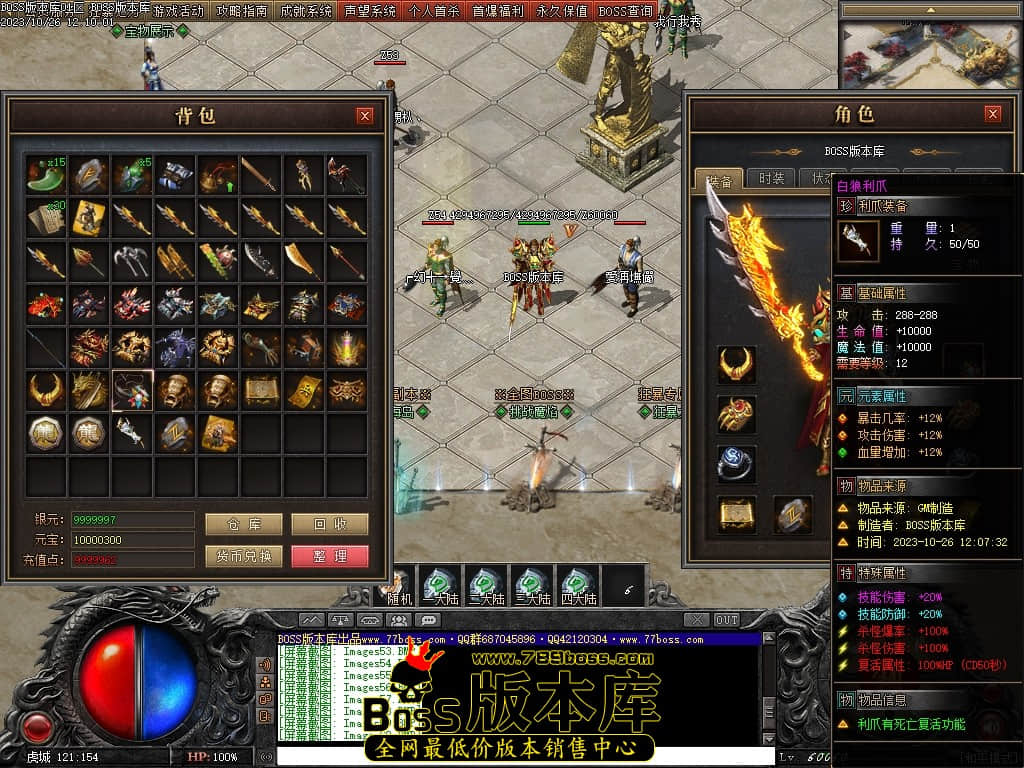Open the 声望系统 reputation menu
Viewport: 1024px width, 768px height.
coord(370,11)
